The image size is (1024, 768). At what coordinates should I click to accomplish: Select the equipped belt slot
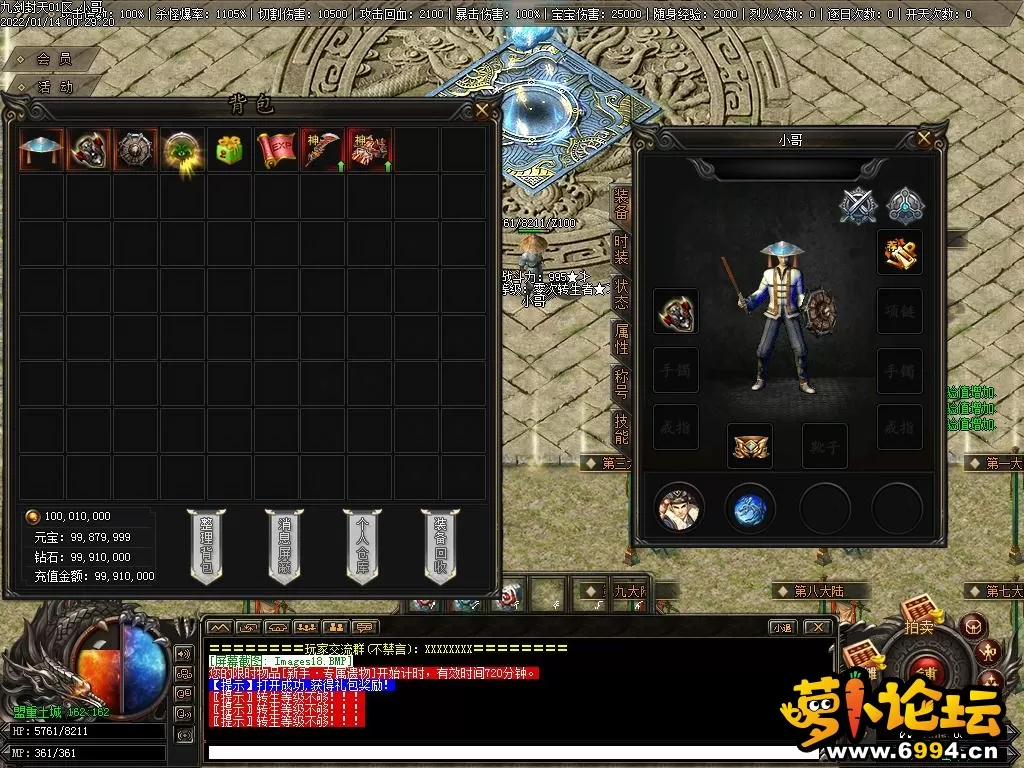coord(749,445)
